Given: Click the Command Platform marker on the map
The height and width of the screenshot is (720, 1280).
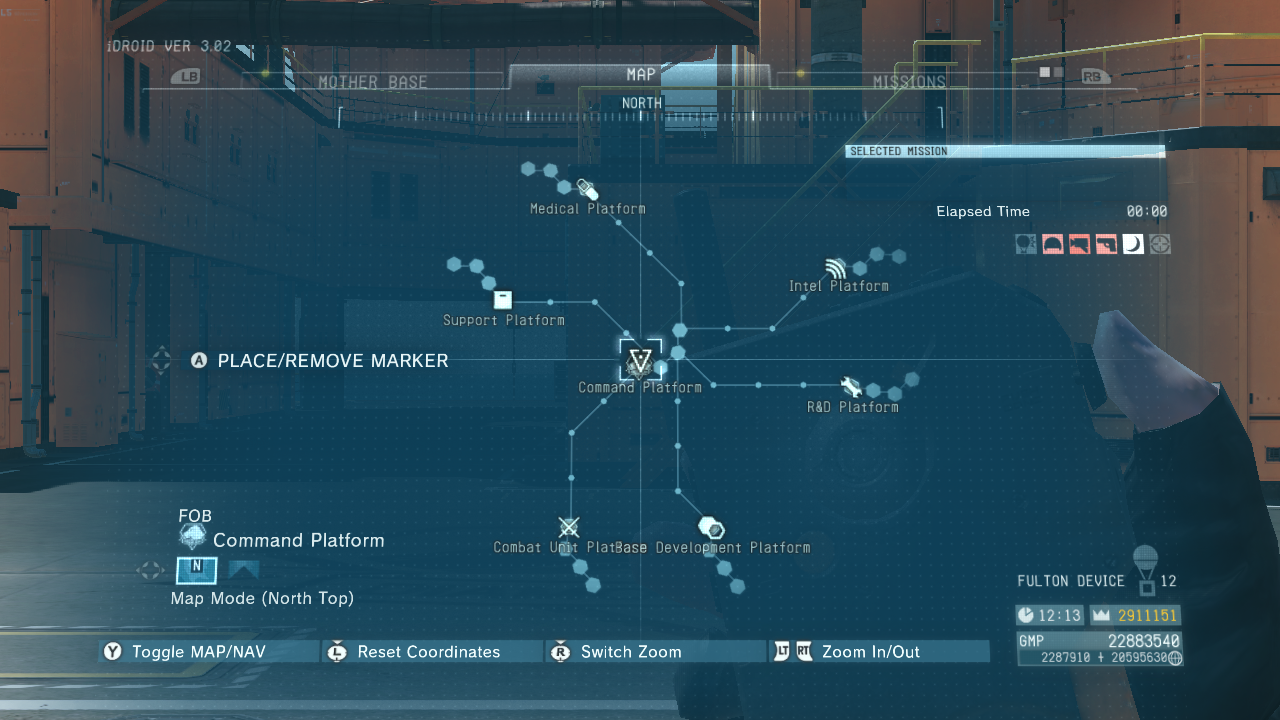Looking at the screenshot, I should [x=639, y=362].
